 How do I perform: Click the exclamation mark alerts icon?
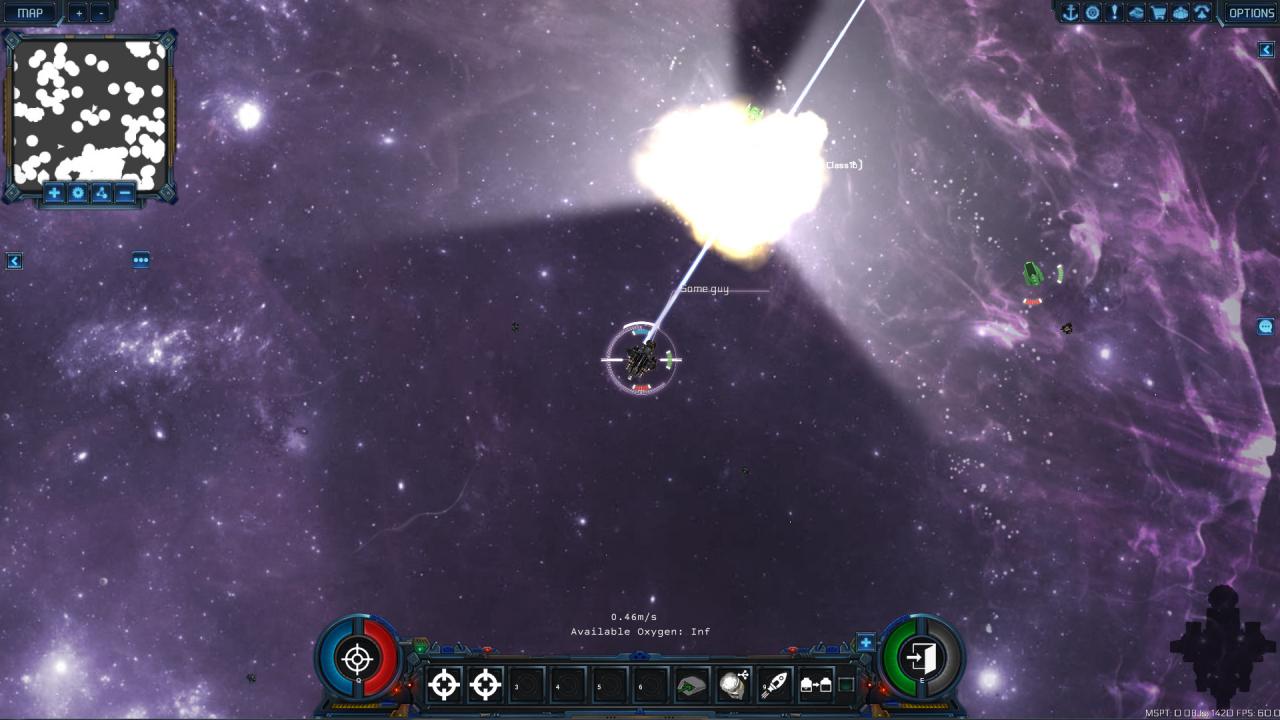[x=1113, y=13]
